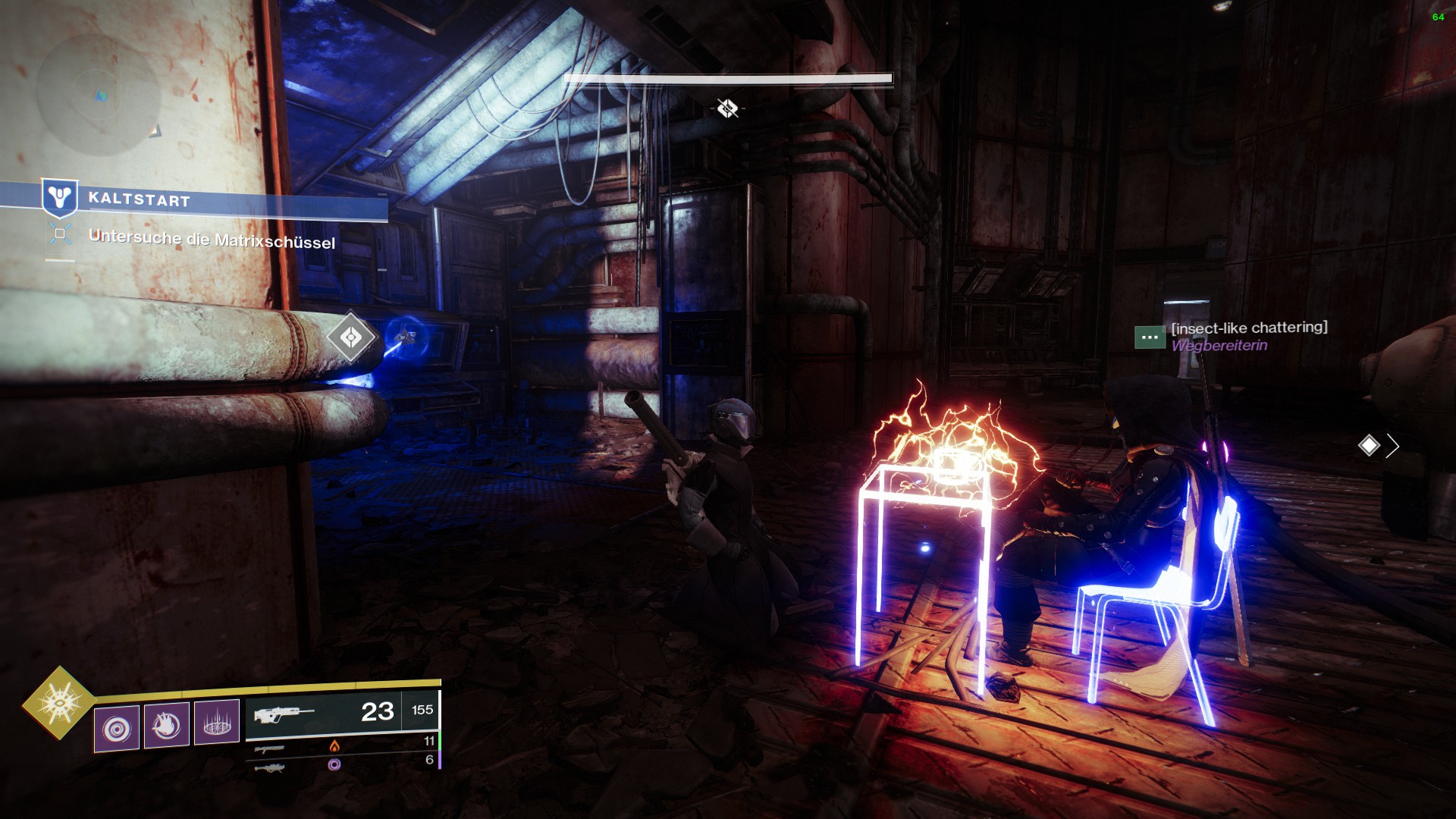Viewport: 1456px width, 819px height.
Task: Click the Wegbereiterin dialogue speech icon
Action: tap(1150, 337)
